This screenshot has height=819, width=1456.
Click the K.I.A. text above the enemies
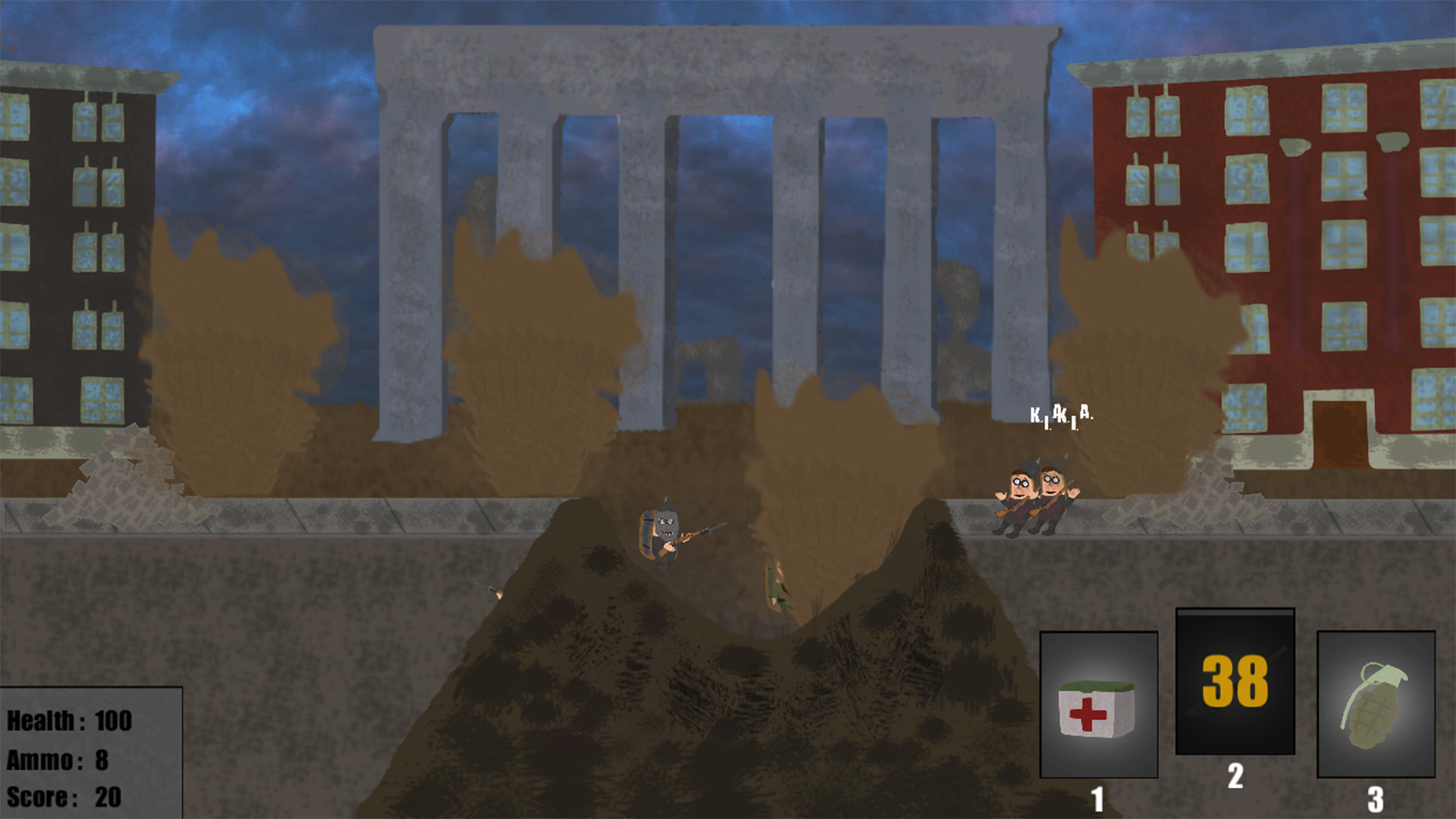(x=1062, y=416)
